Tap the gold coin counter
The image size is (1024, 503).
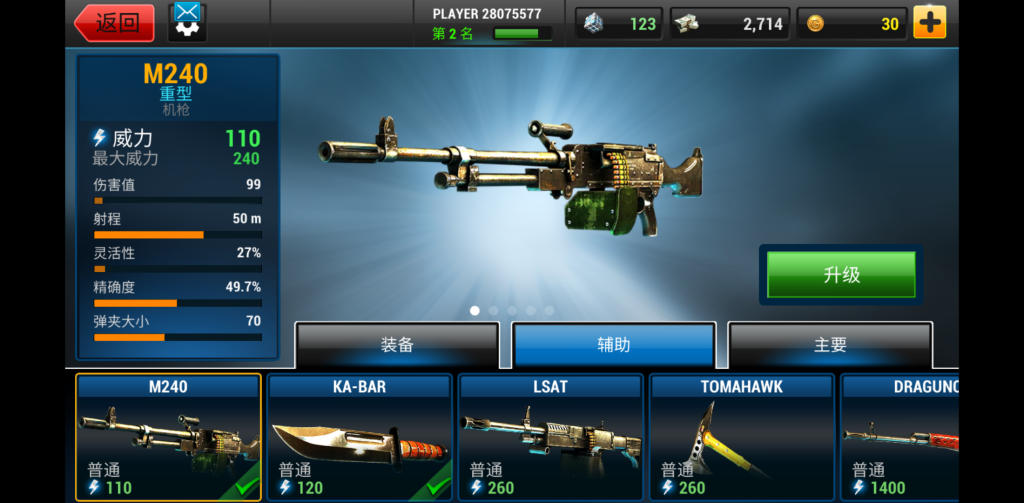852,24
